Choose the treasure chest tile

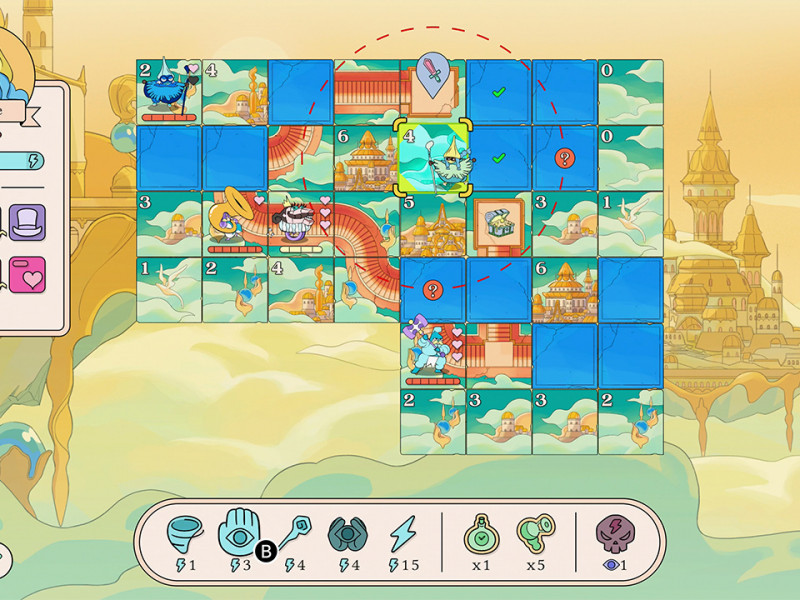pos(497,223)
